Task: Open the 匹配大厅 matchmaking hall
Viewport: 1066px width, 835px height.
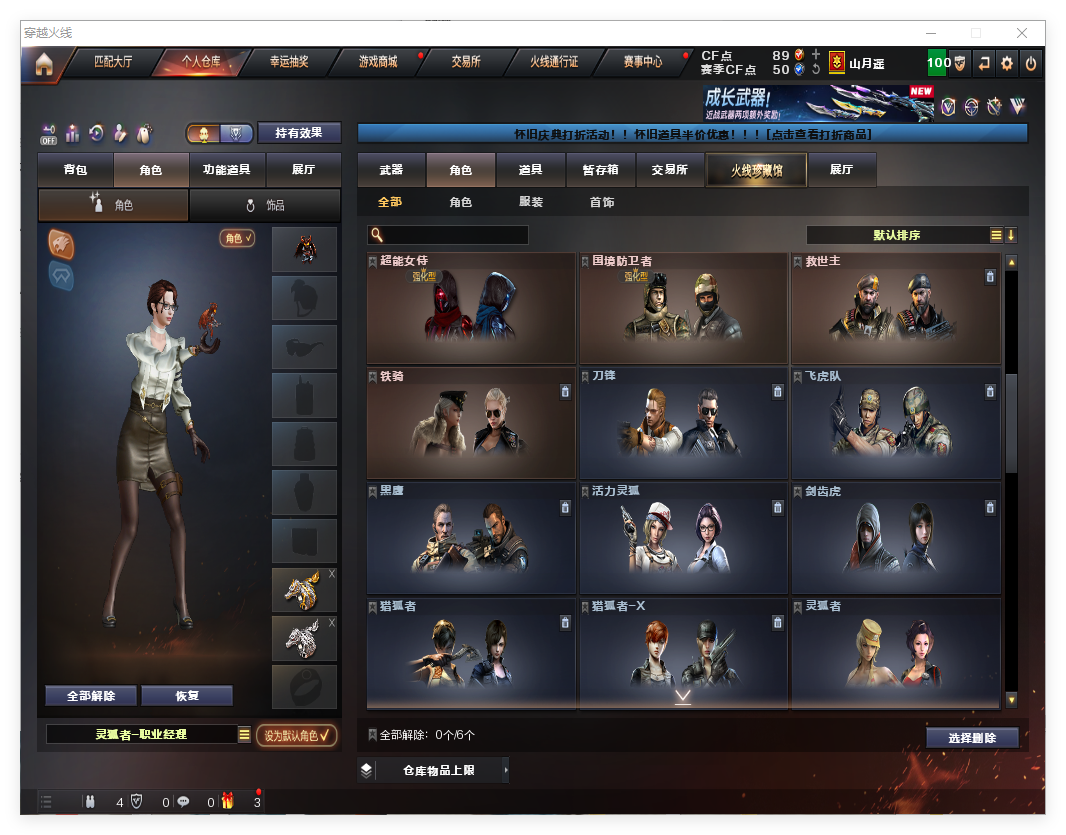Action: tap(112, 62)
